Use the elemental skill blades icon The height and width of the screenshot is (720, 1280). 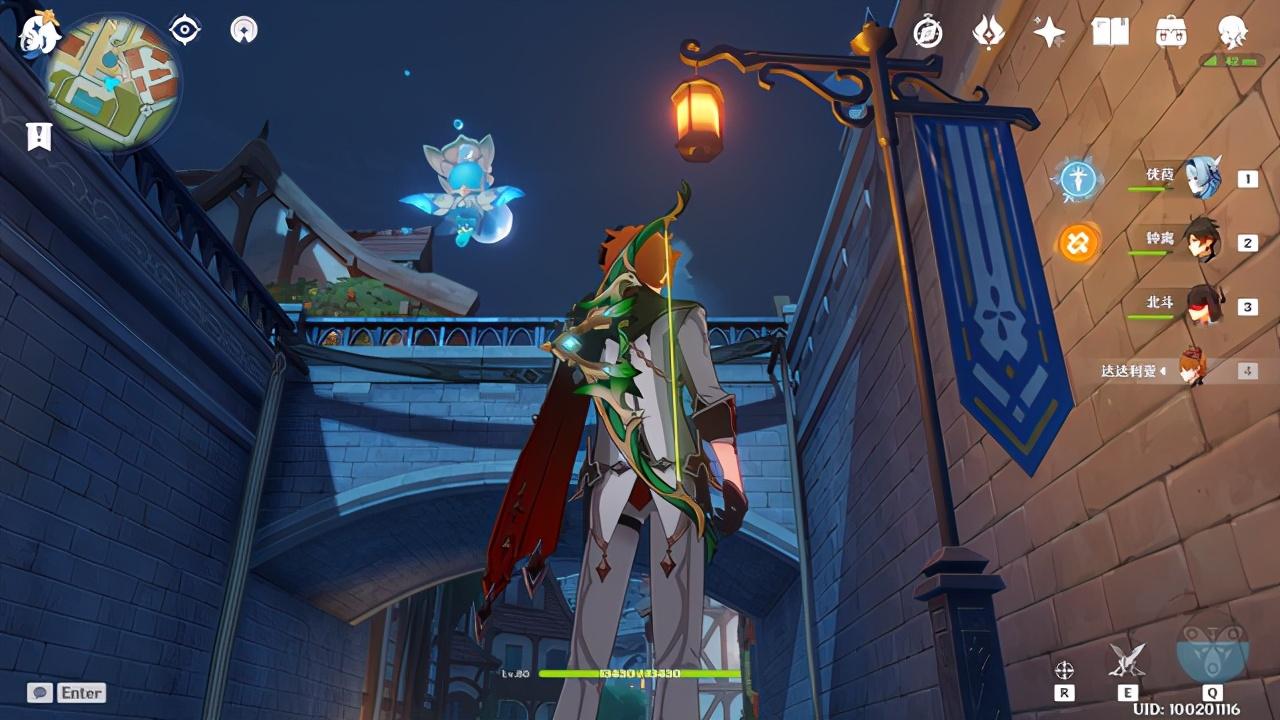tap(1127, 660)
